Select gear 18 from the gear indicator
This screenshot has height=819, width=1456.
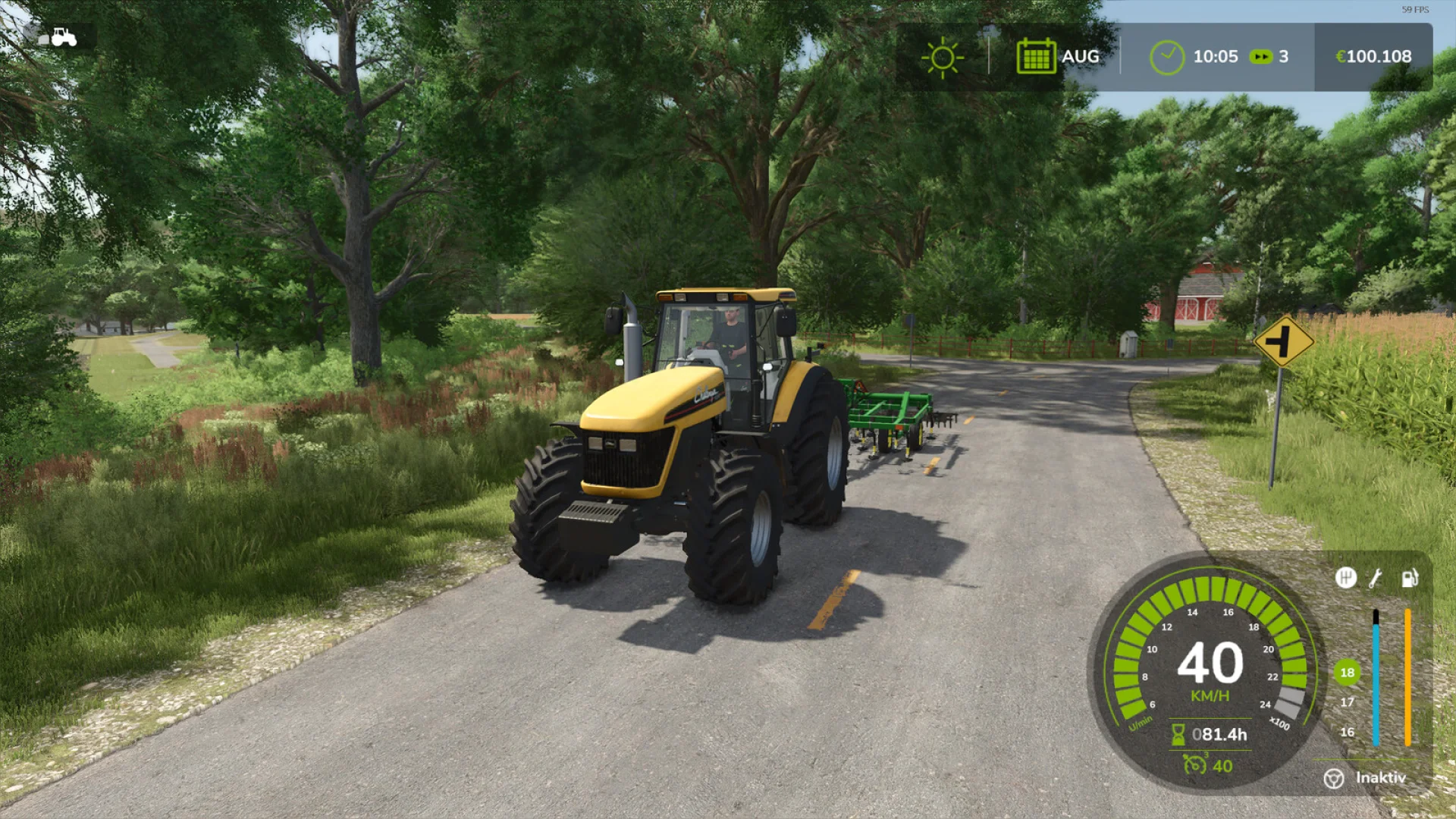(x=1346, y=672)
